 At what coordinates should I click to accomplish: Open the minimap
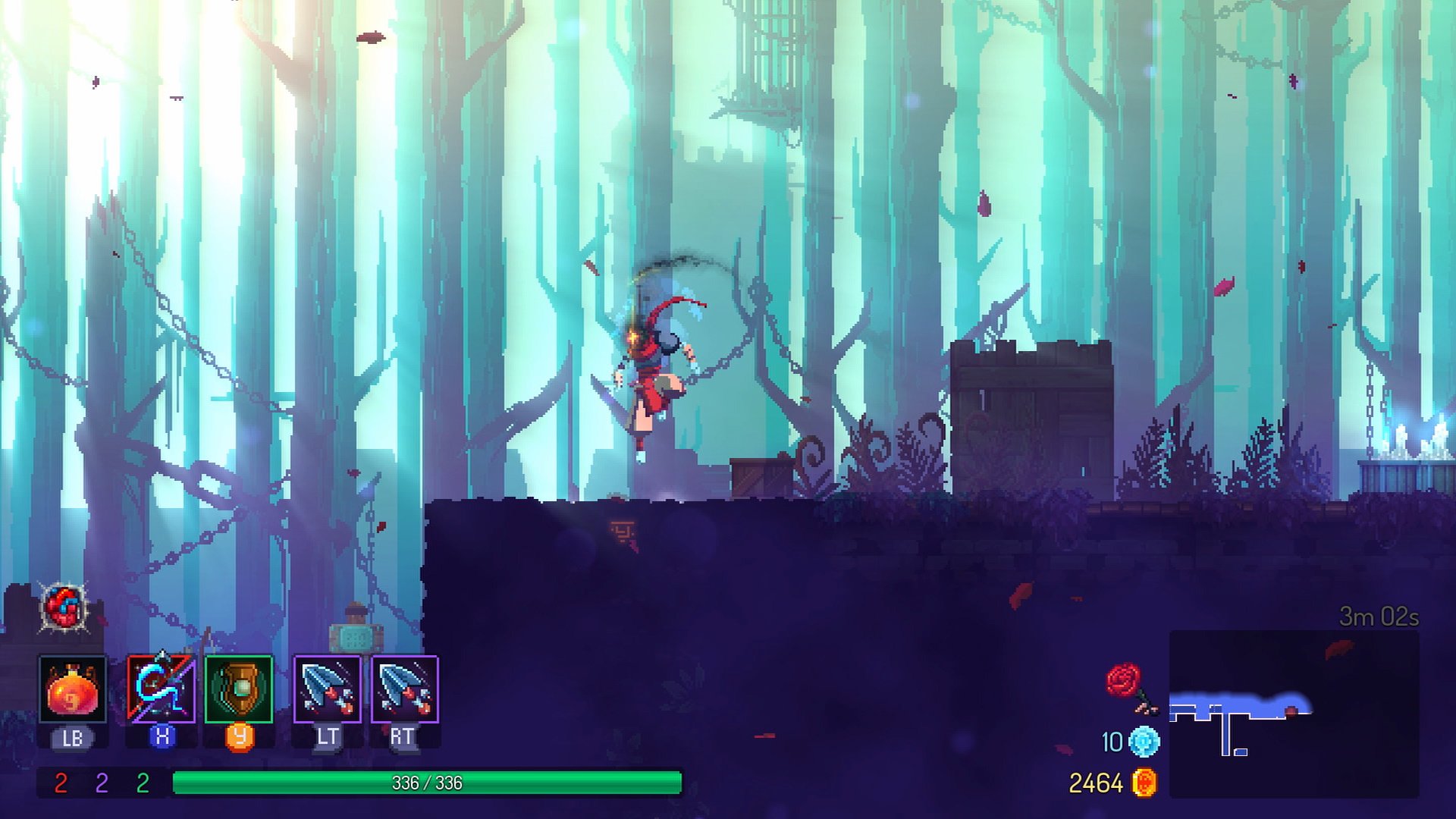[1294, 714]
